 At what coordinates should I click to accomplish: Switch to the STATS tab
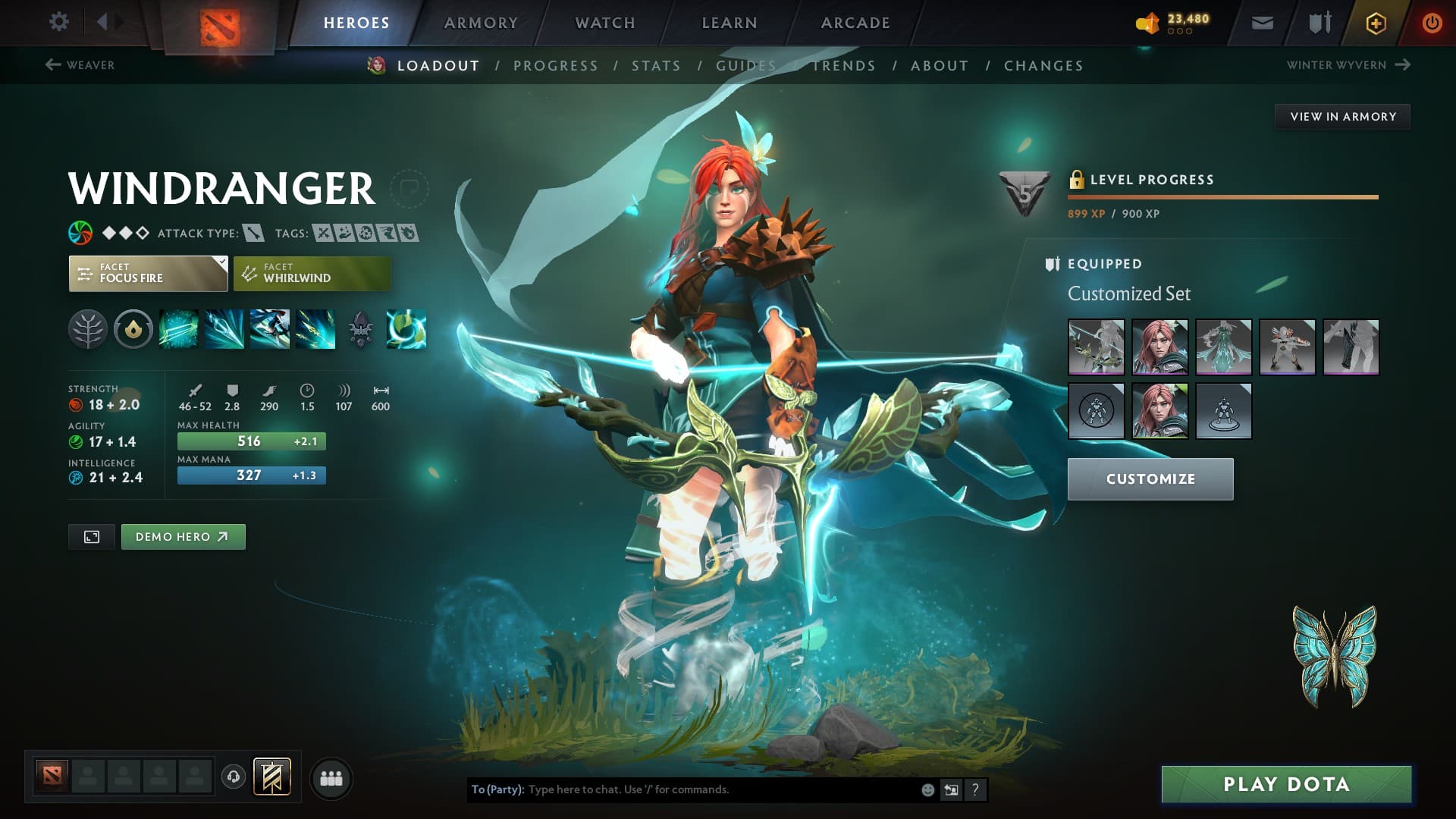(656, 65)
